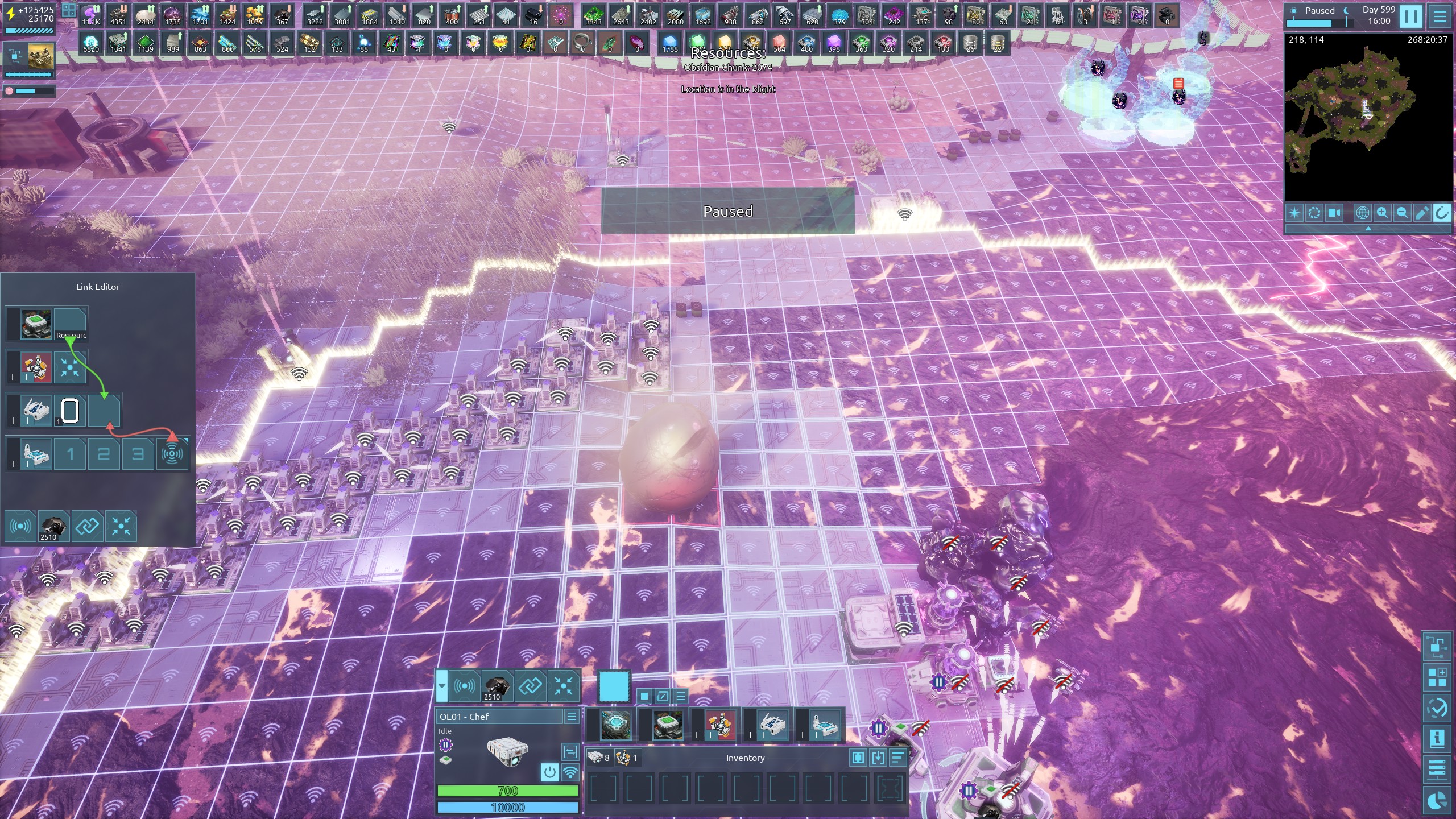
Task: Select the pencil tool under the minimap
Action: [1422, 213]
